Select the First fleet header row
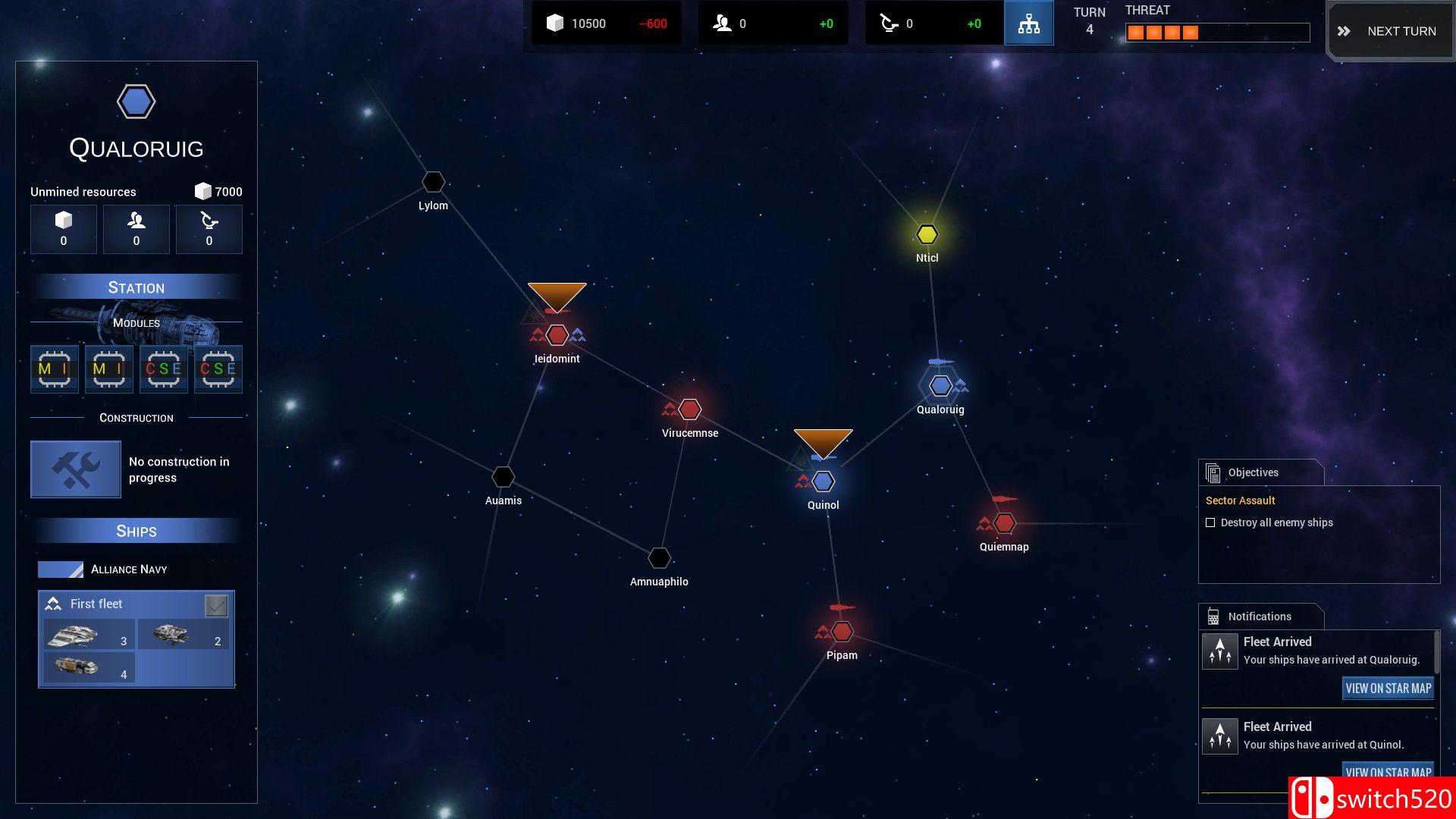Screen dimensions: 1456x819 point(121,604)
